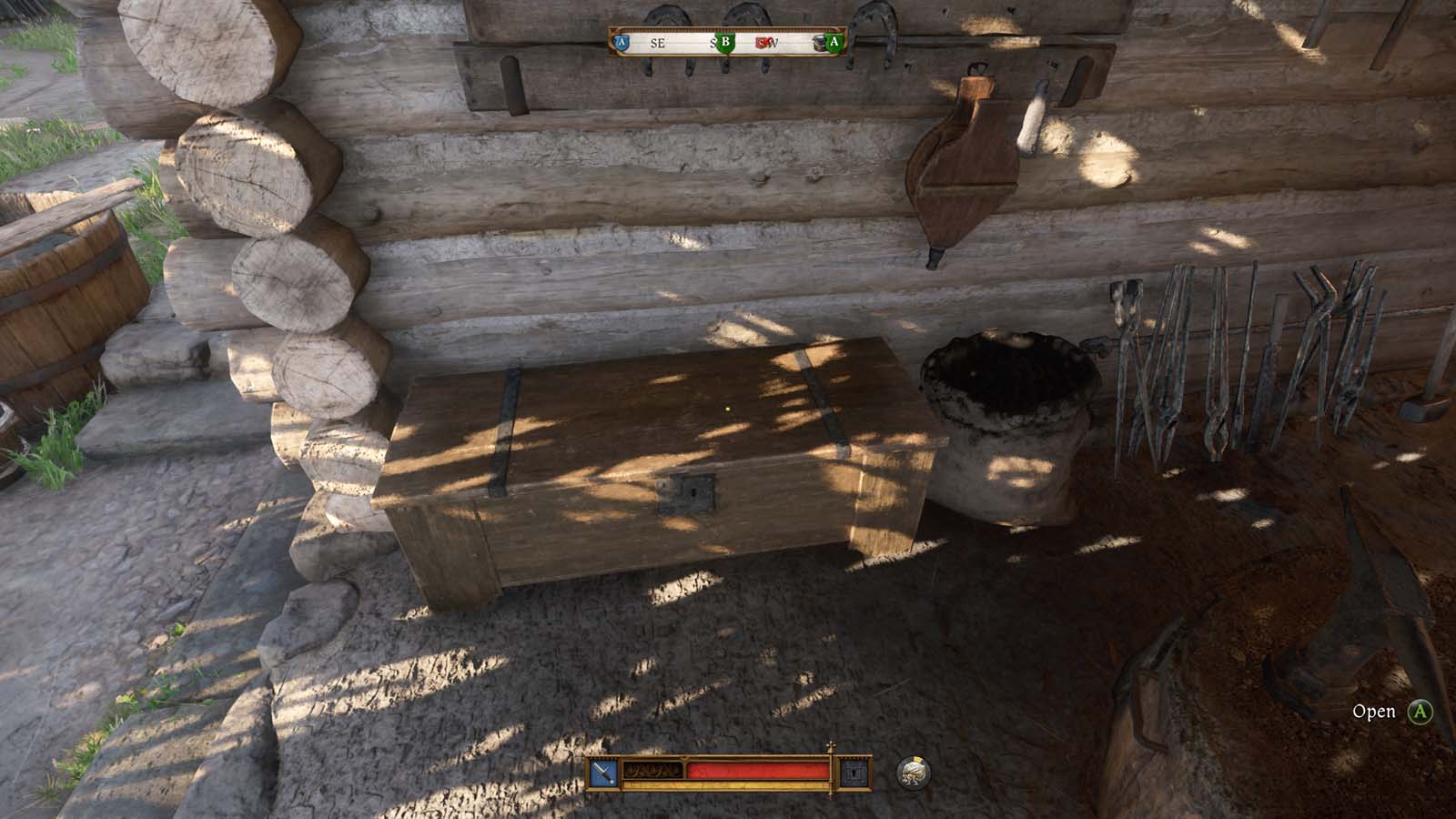Click the sword weapon icon on the HUD bar
Viewport: 1456px width, 819px height.
pos(603,773)
